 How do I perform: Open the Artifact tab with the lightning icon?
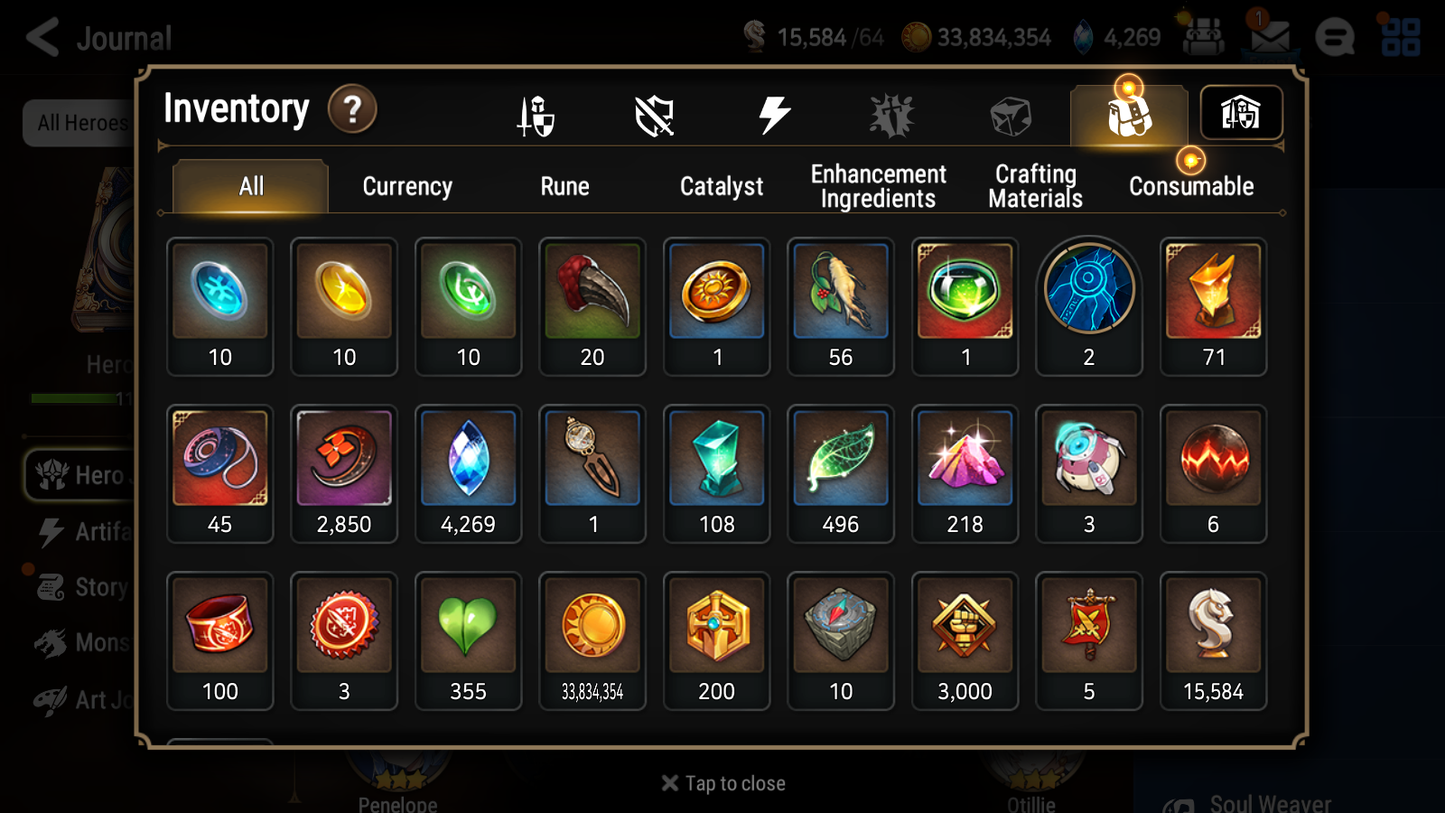(773, 114)
